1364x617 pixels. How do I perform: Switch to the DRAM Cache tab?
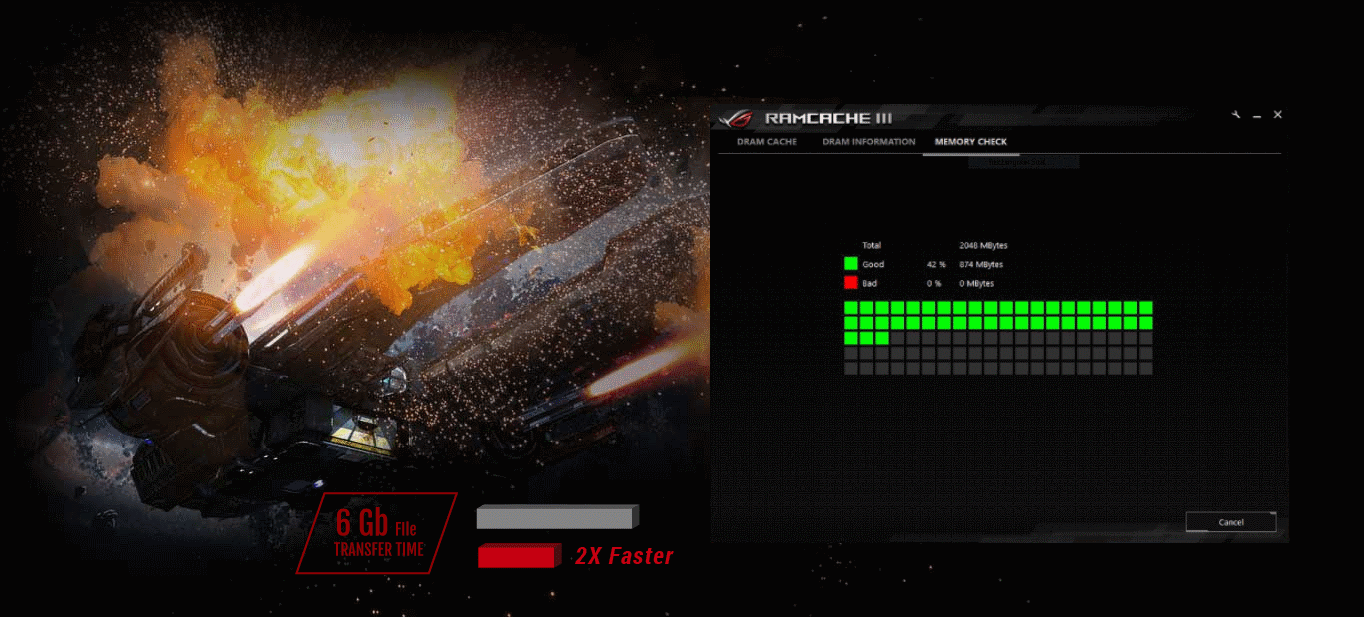click(x=767, y=142)
